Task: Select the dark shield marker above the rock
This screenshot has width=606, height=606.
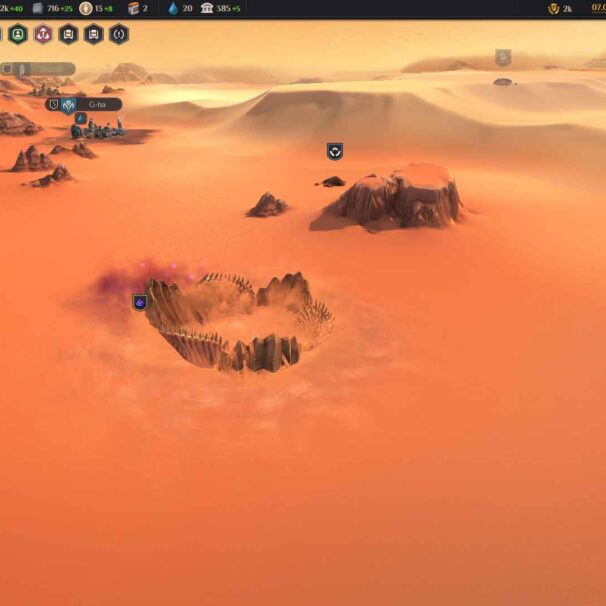Action: [335, 151]
